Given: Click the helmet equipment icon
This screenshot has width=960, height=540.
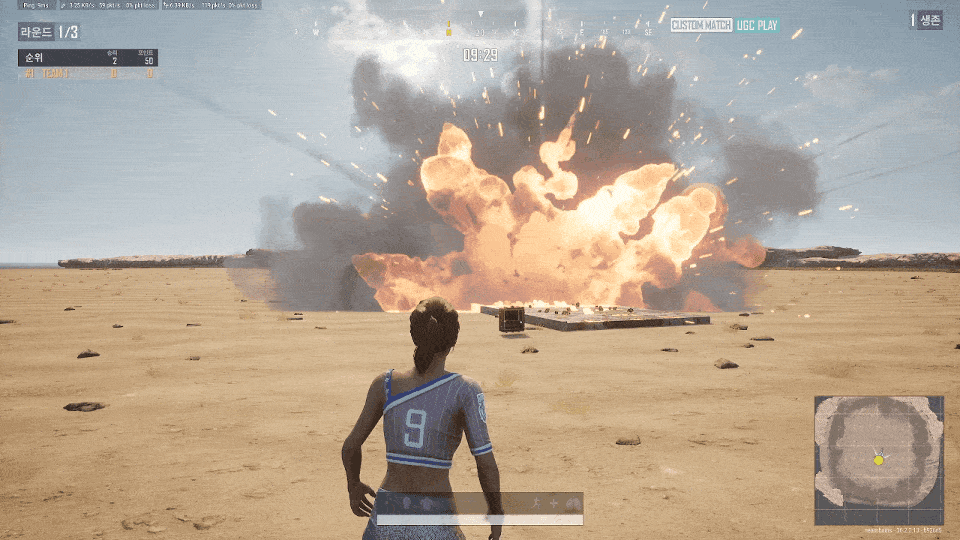Looking at the screenshot, I should pyautogui.click(x=407, y=501).
